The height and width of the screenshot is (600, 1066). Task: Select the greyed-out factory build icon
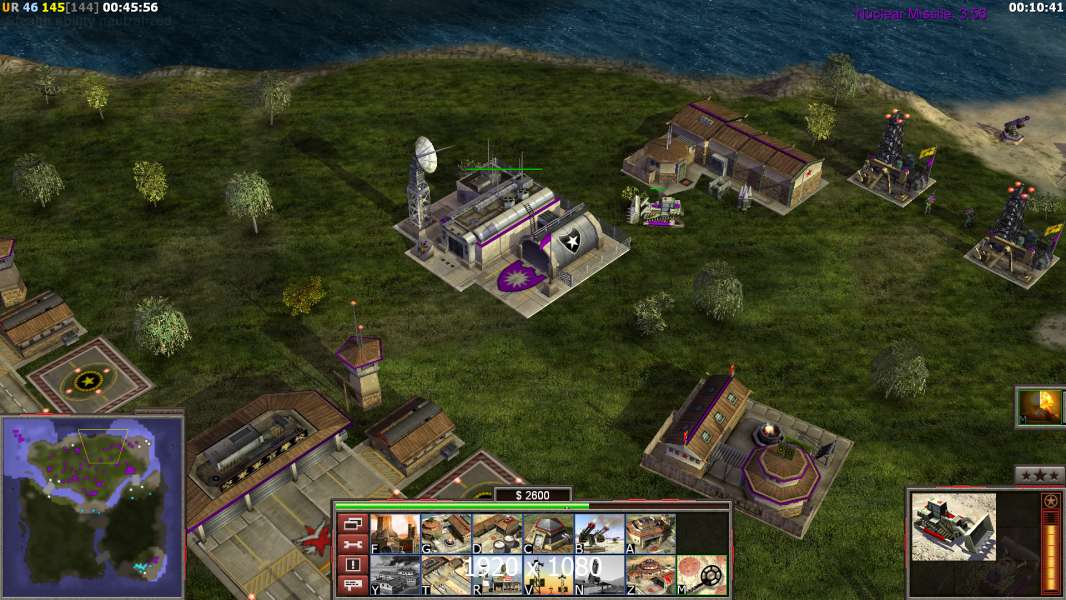tap(394, 575)
